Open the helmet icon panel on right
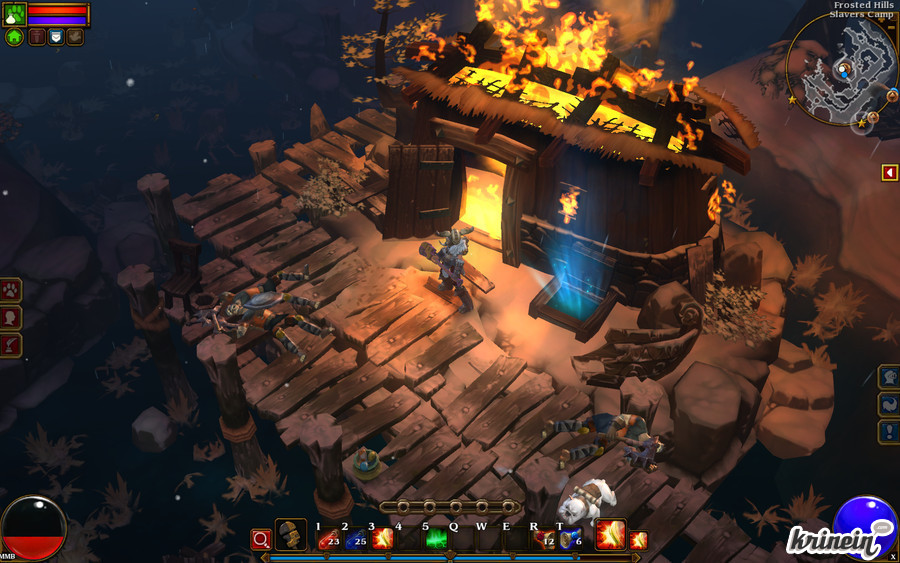900x563 pixels. 889,377
